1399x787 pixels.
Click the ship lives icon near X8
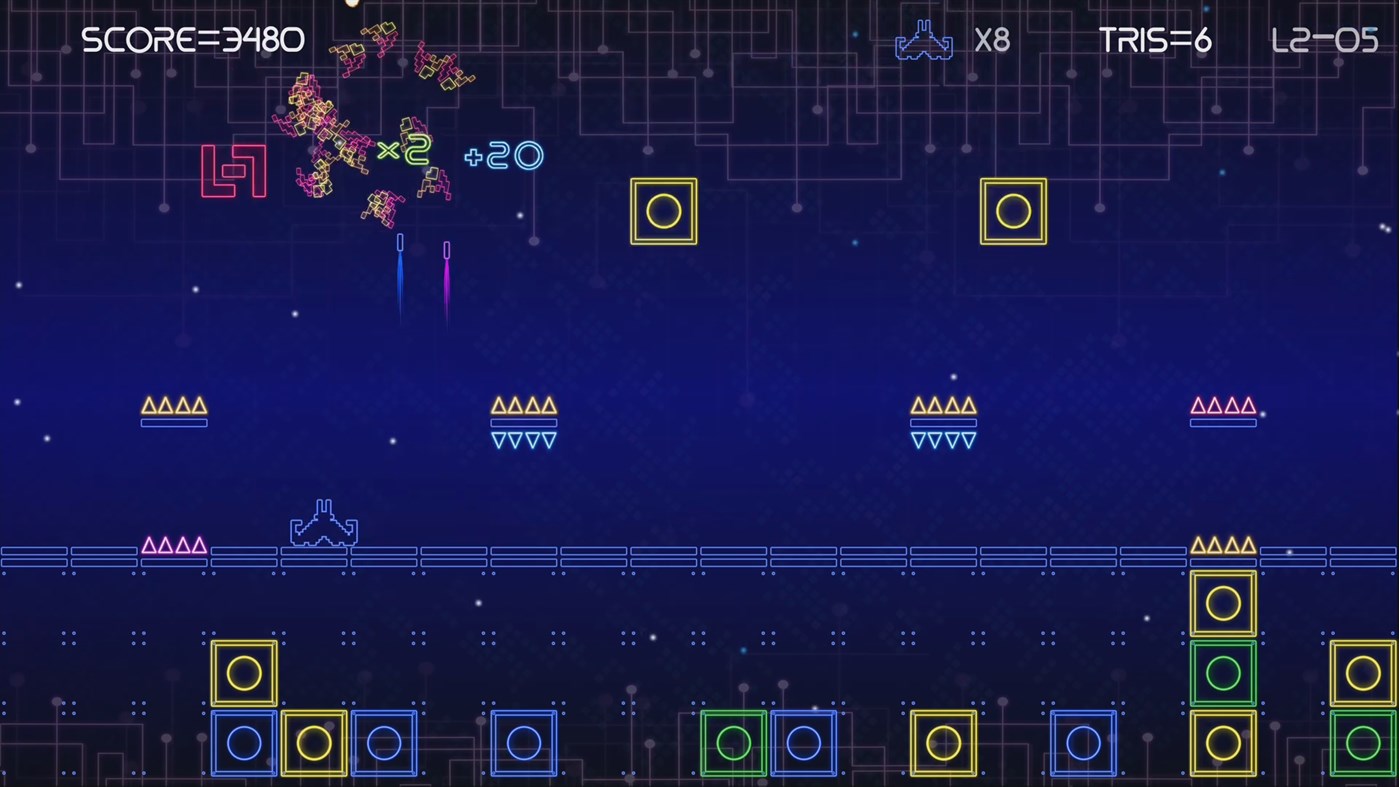(924, 40)
